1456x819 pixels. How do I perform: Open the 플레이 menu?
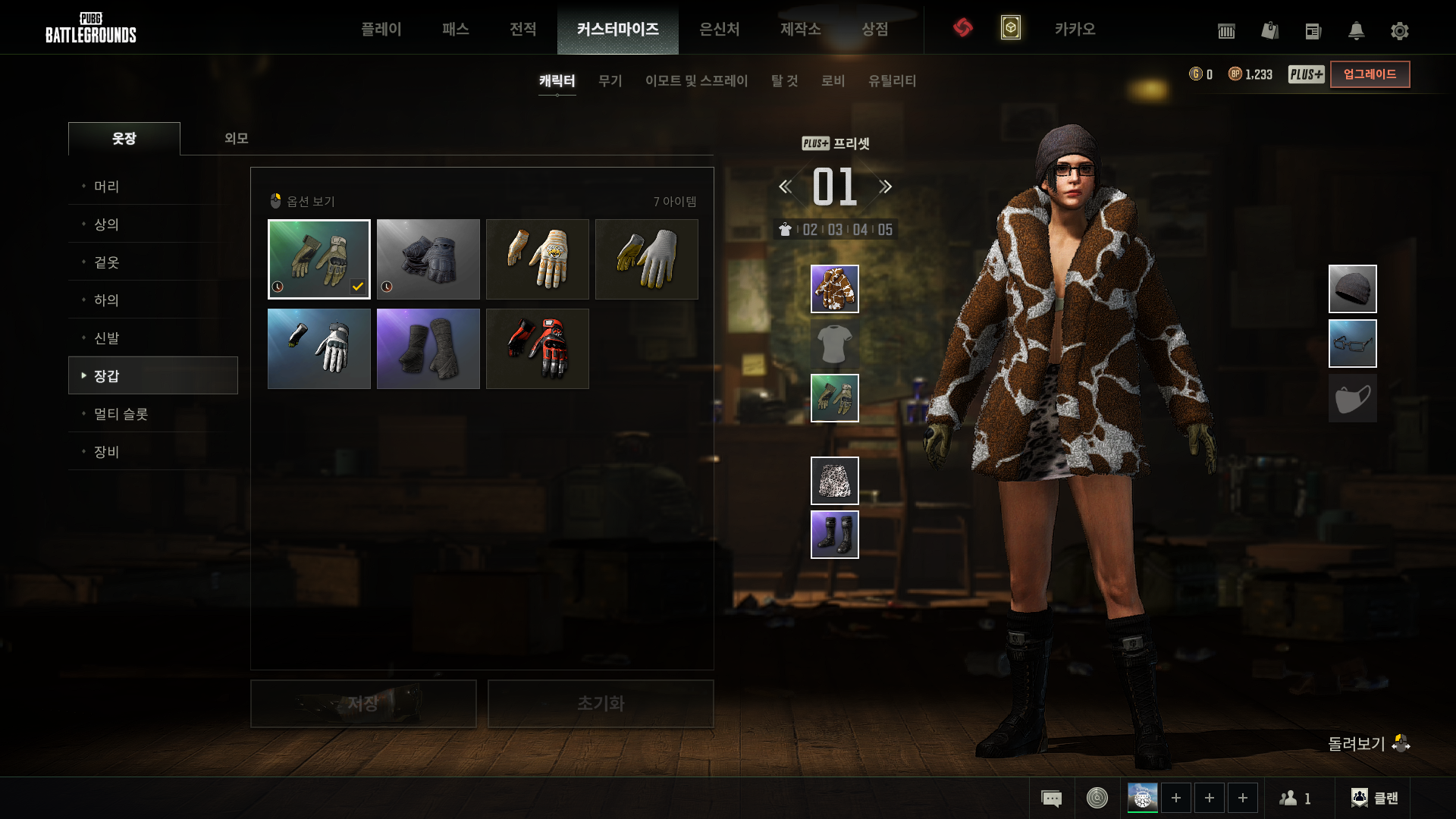click(381, 29)
